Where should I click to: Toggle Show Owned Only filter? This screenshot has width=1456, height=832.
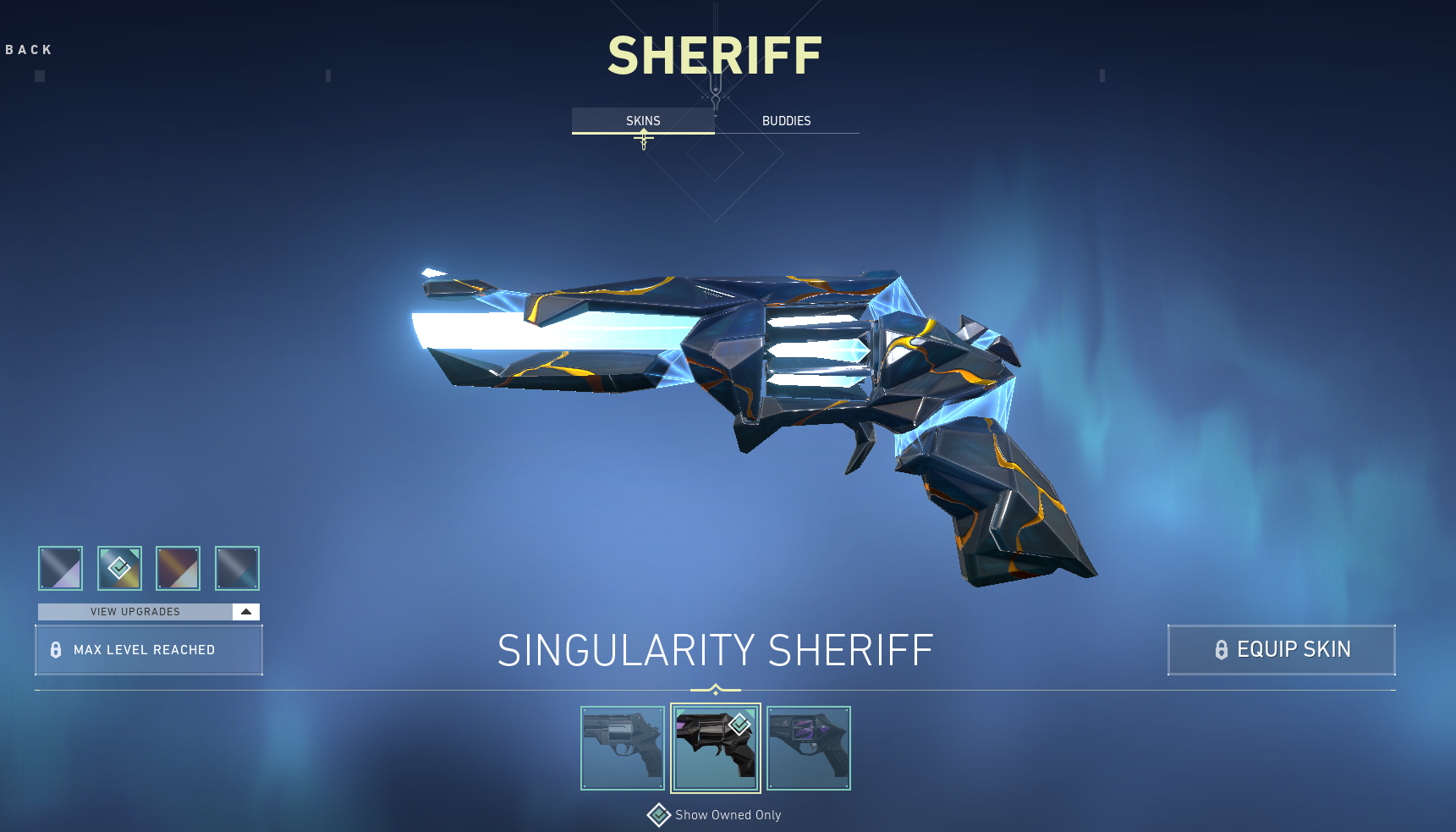pos(728,814)
